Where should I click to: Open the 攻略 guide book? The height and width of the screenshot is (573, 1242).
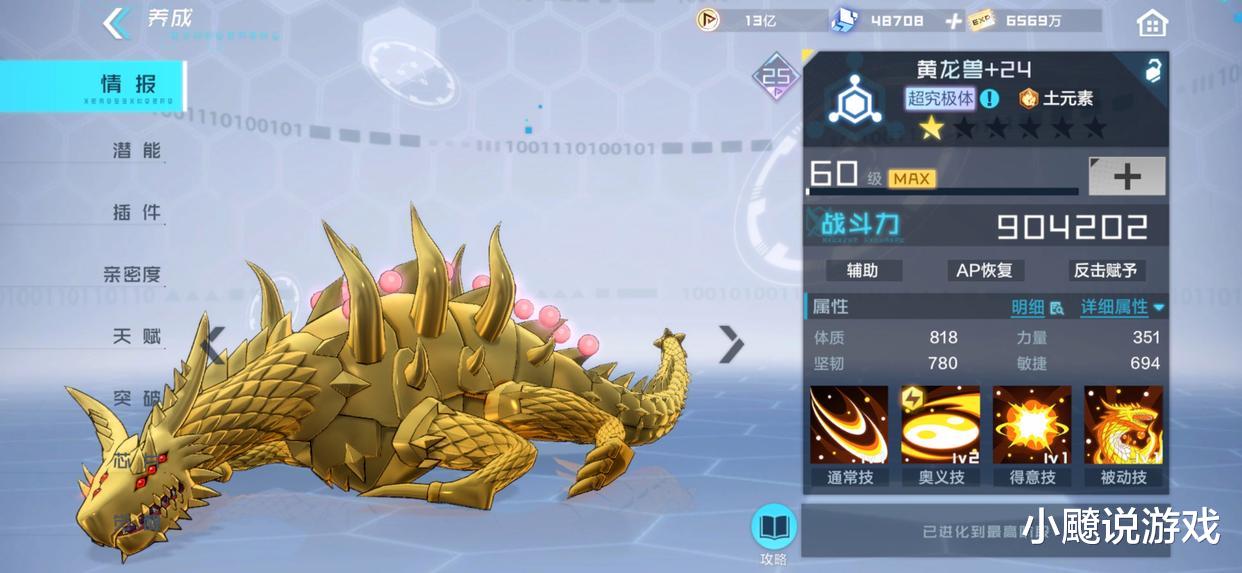click(774, 528)
